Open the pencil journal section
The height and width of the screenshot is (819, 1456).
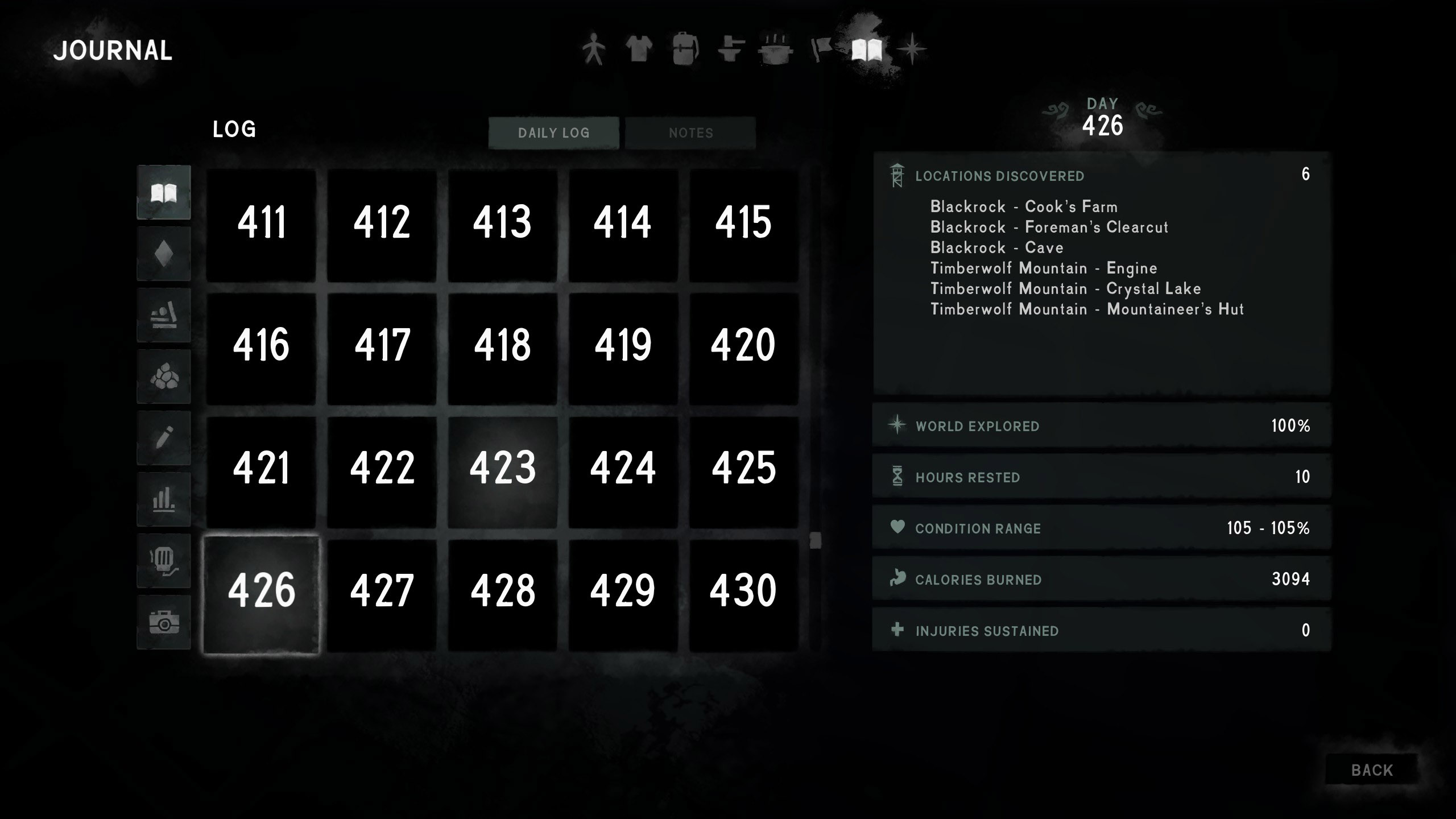[164, 438]
